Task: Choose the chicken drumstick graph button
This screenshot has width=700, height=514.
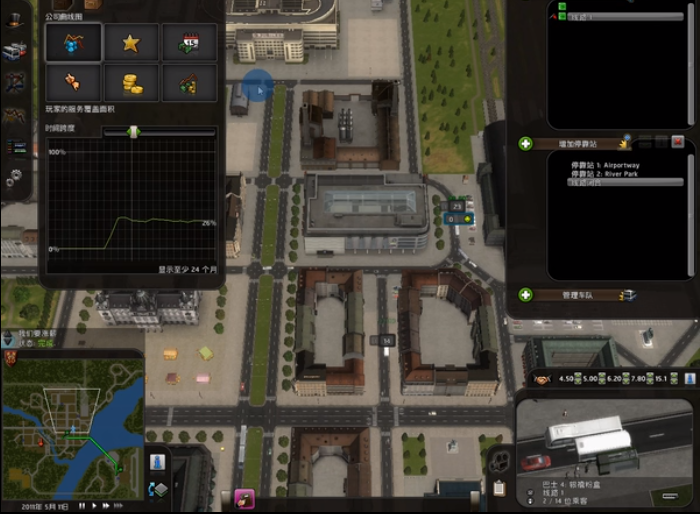Action: 73,83
